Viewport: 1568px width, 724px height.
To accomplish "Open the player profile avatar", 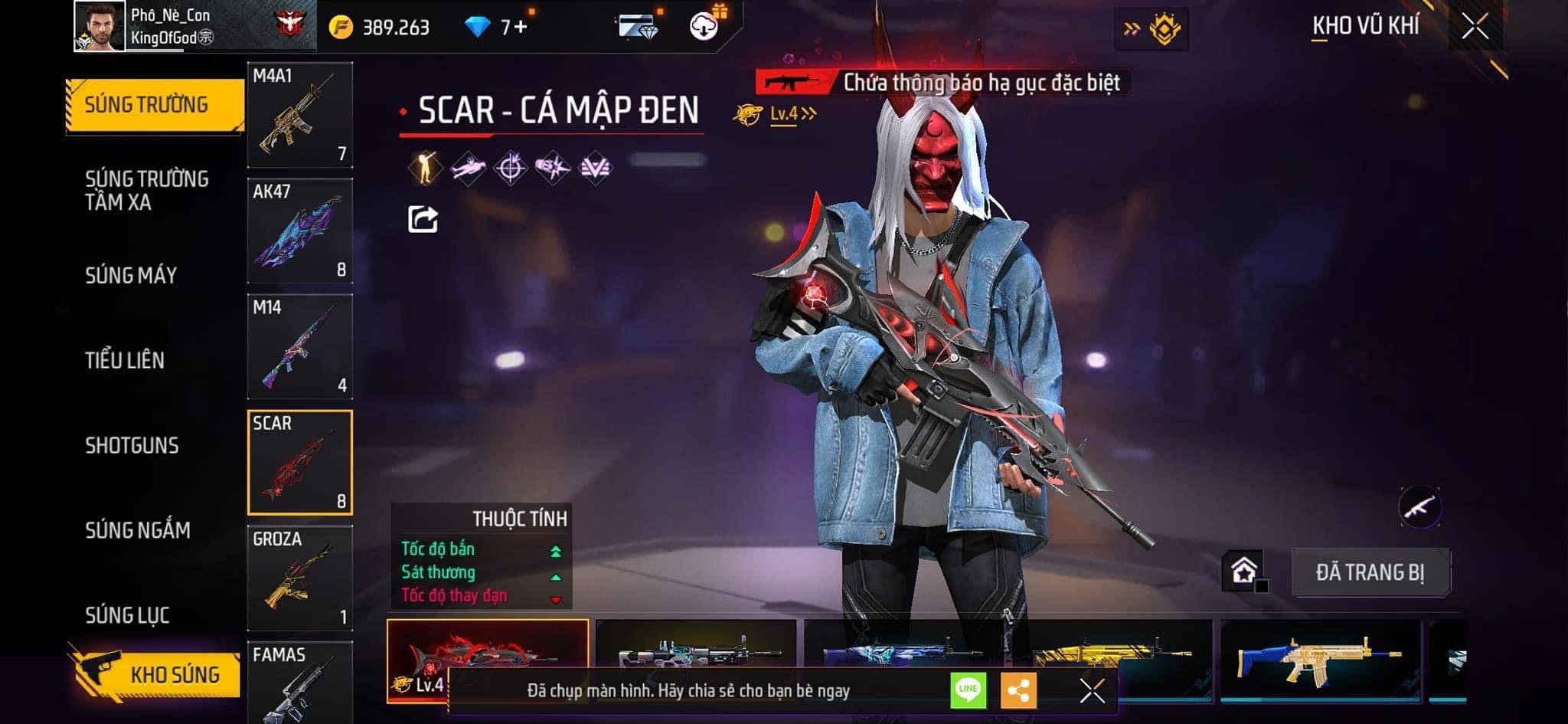I will pyautogui.click(x=100, y=26).
